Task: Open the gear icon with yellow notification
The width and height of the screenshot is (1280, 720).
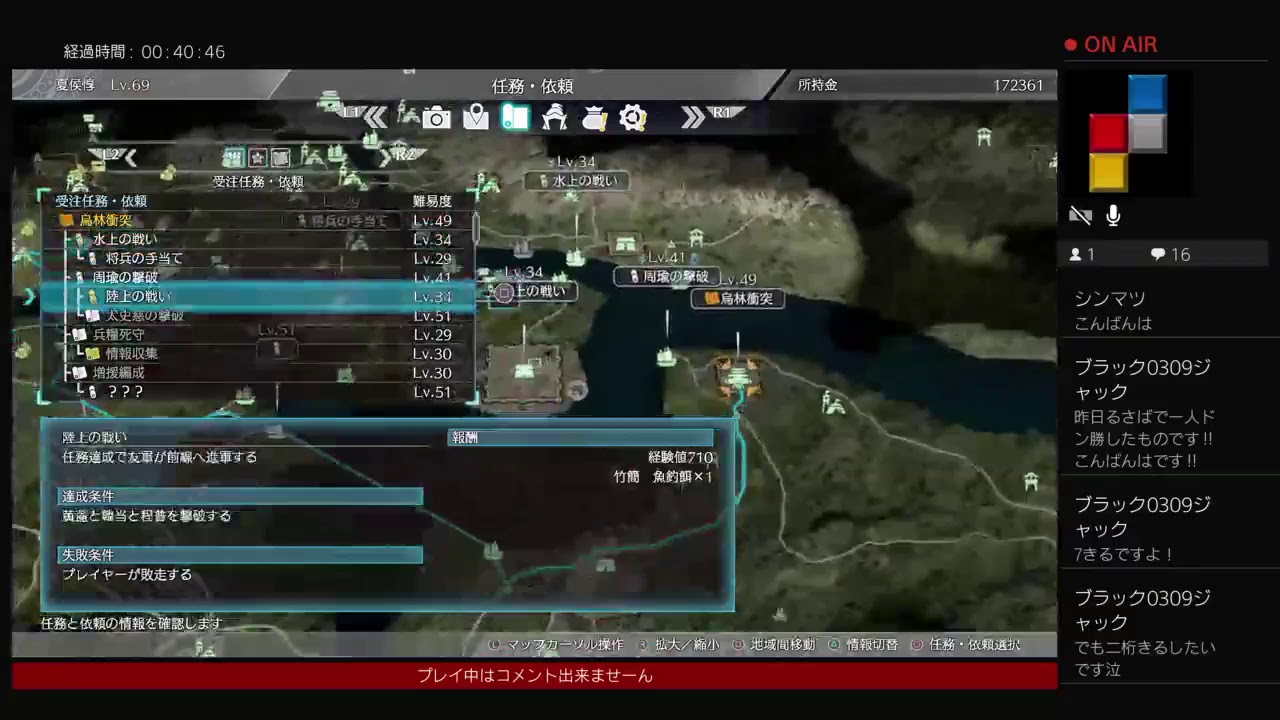Action: (632, 117)
